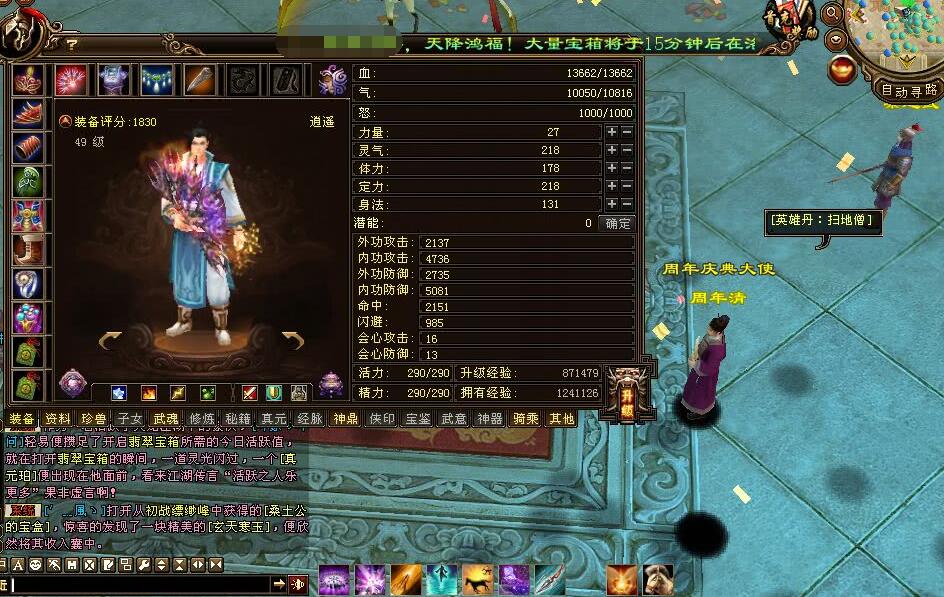This screenshot has height=597, width=944.
Task: Decrease 身法 with its minus button
Action: tap(627, 204)
